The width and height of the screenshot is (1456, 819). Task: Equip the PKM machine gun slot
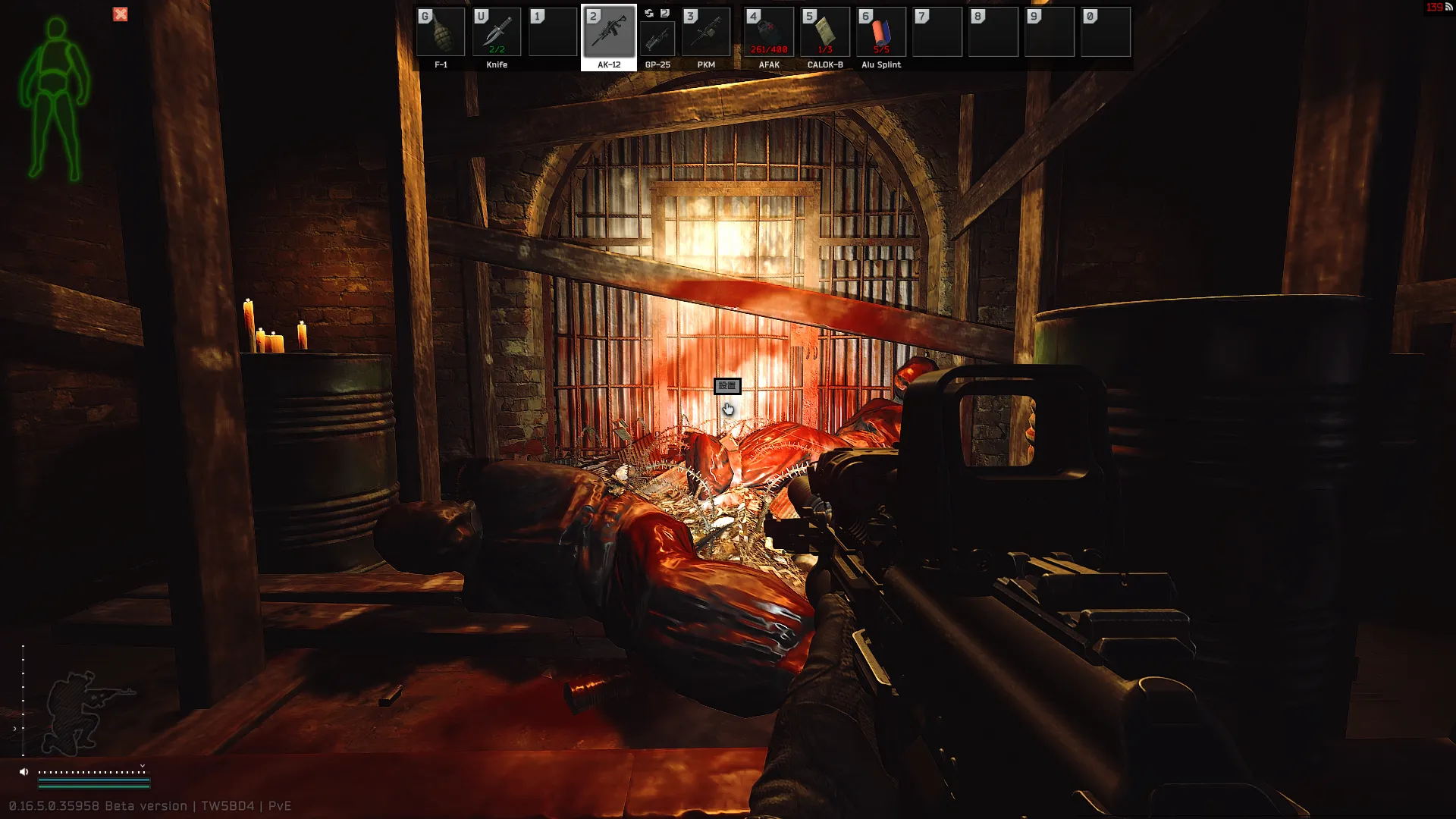click(706, 33)
